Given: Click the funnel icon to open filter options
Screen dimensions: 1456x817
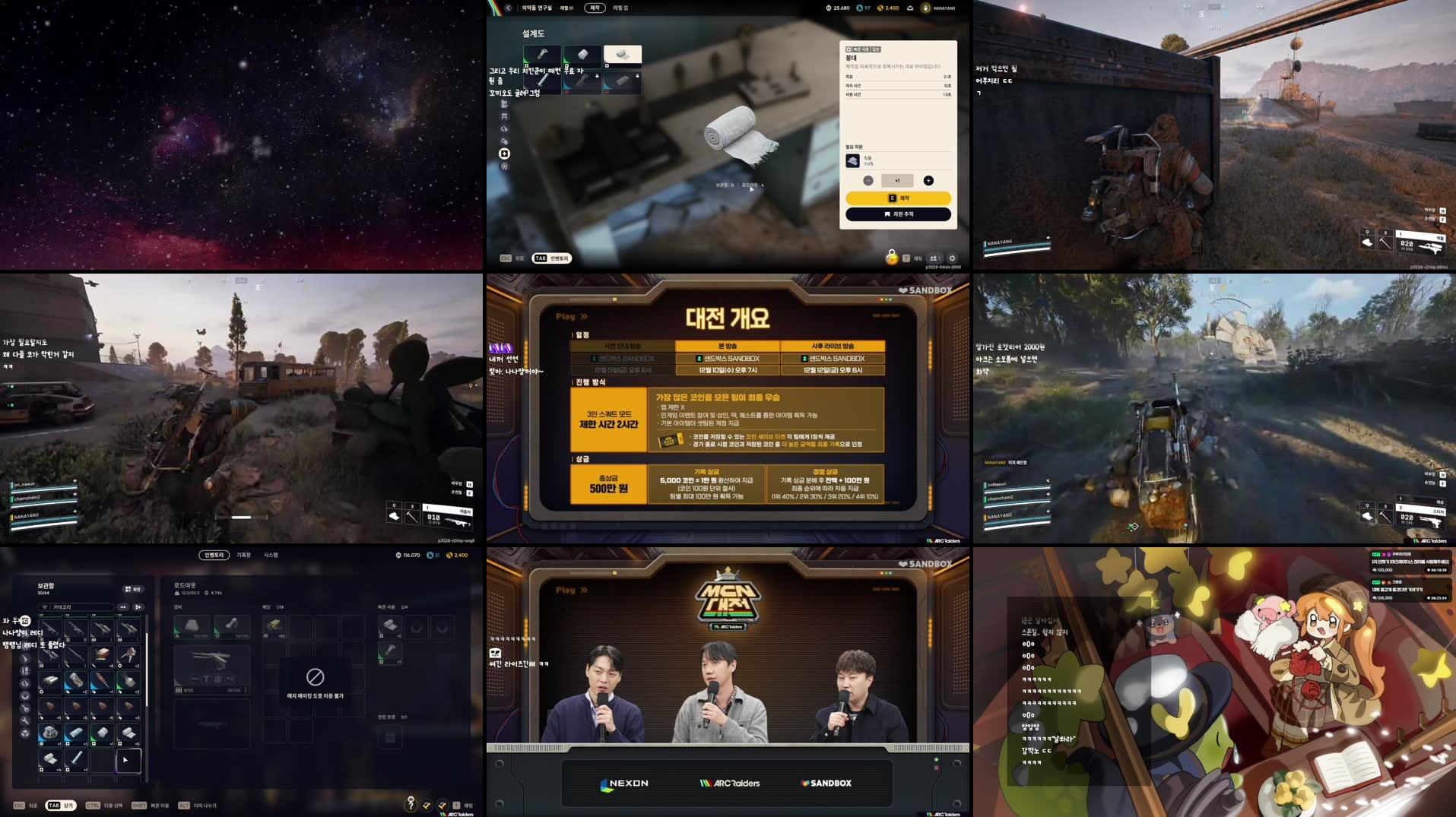Looking at the screenshot, I should coord(44,607).
